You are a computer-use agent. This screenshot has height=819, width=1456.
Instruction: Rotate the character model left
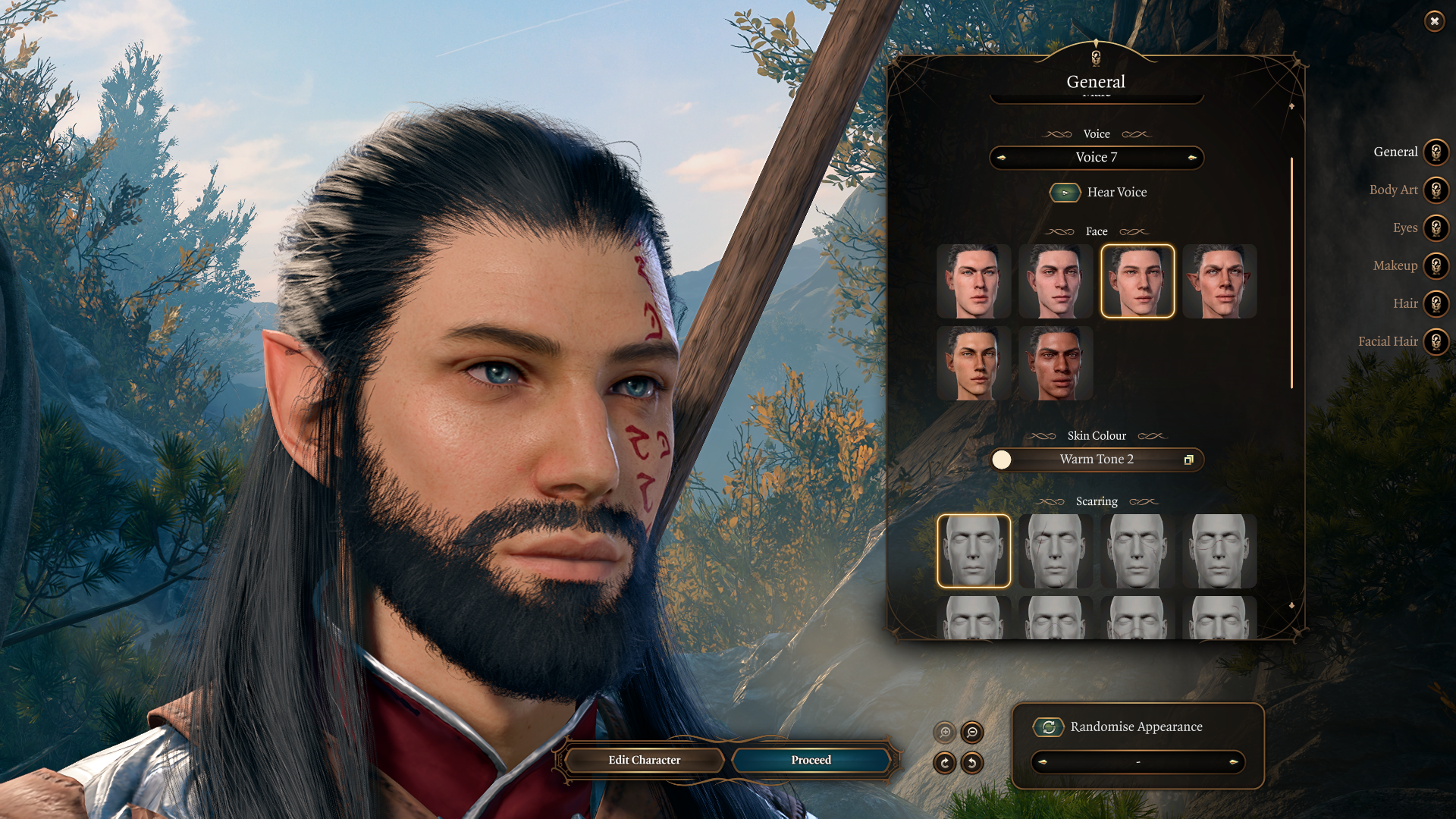click(973, 763)
